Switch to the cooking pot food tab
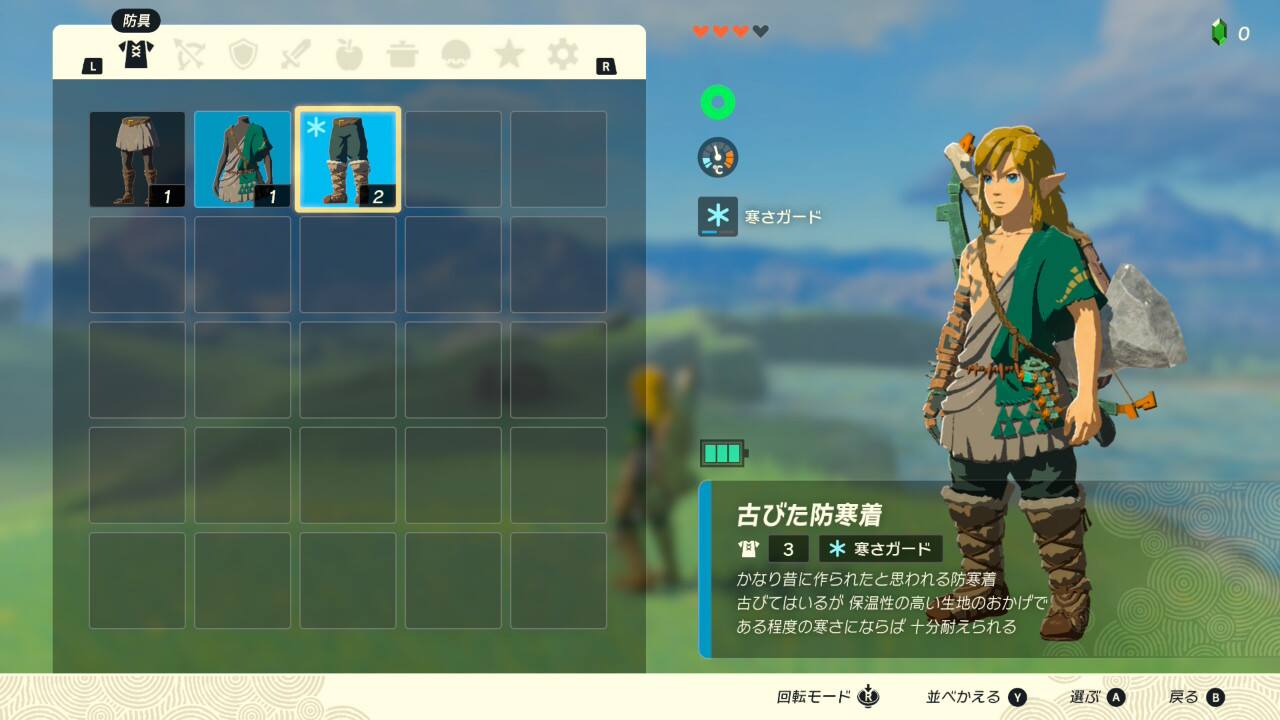This screenshot has width=1280, height=720. [402, 54]
